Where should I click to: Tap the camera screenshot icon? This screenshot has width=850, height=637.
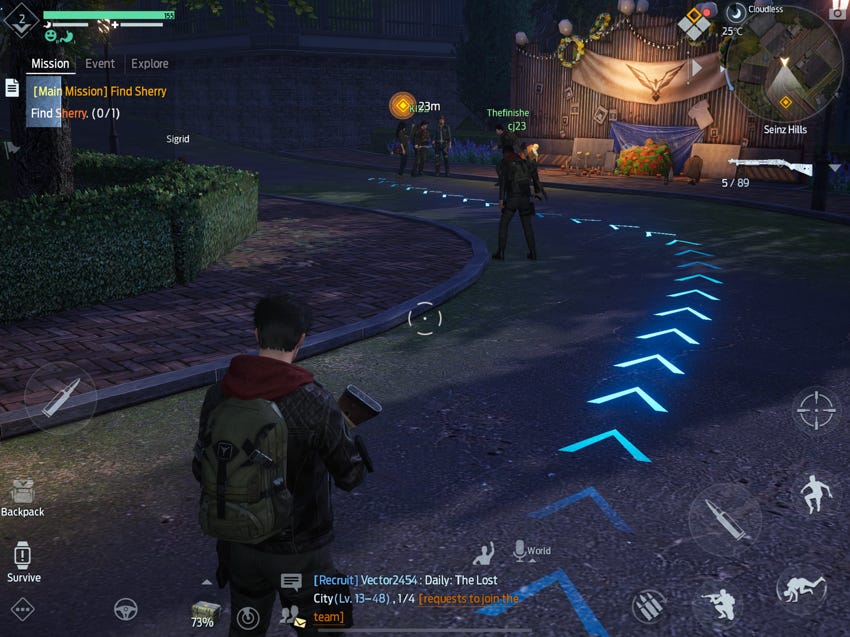click(838, 10)
